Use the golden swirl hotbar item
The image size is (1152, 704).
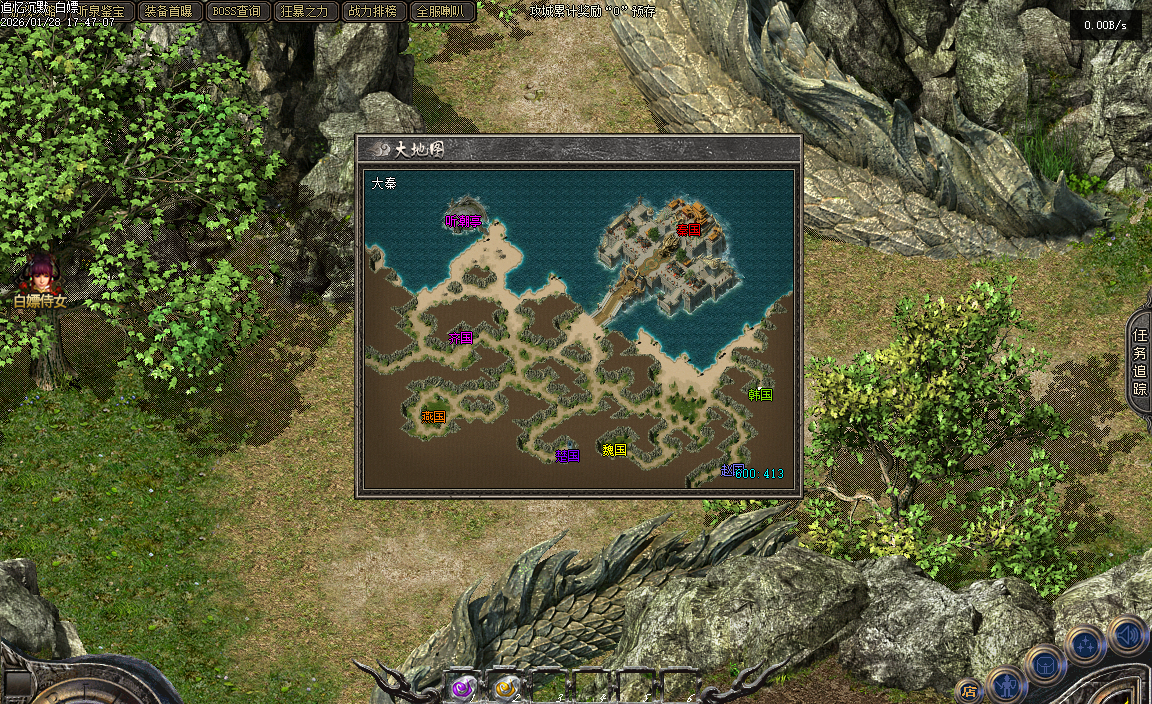pos(506,687)
